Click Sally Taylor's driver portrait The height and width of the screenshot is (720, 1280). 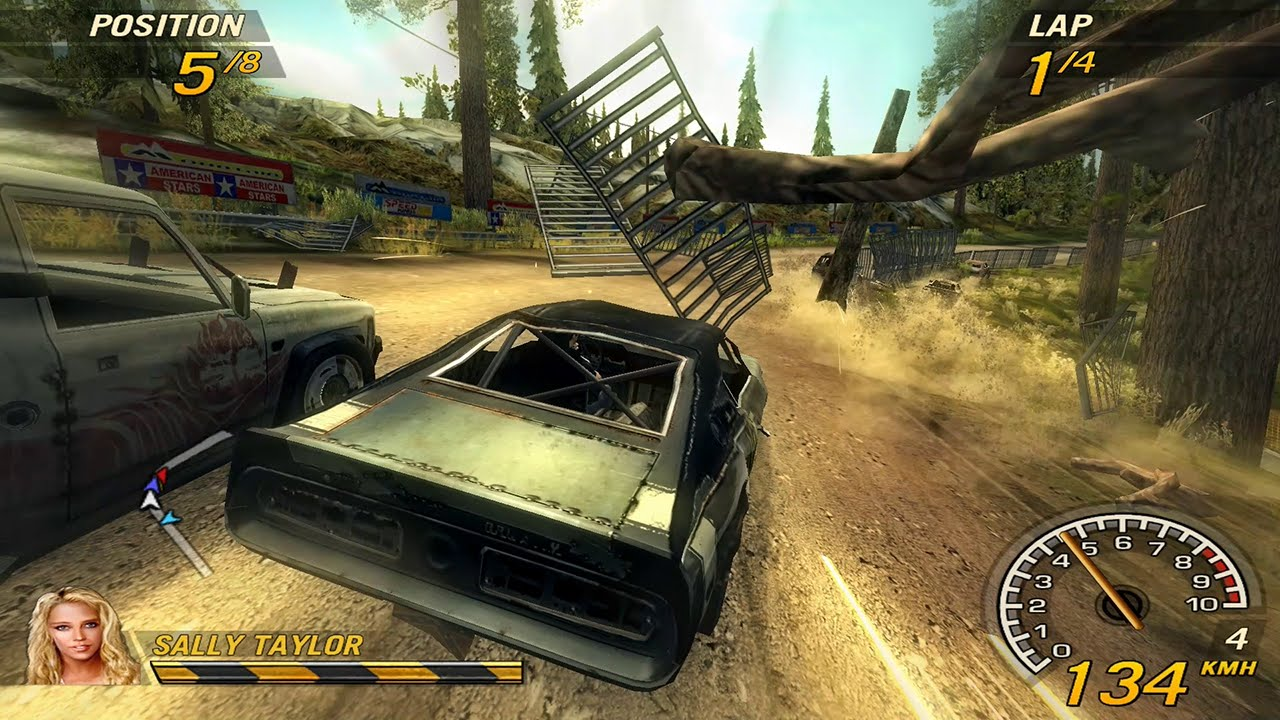(x=81, y=637)
